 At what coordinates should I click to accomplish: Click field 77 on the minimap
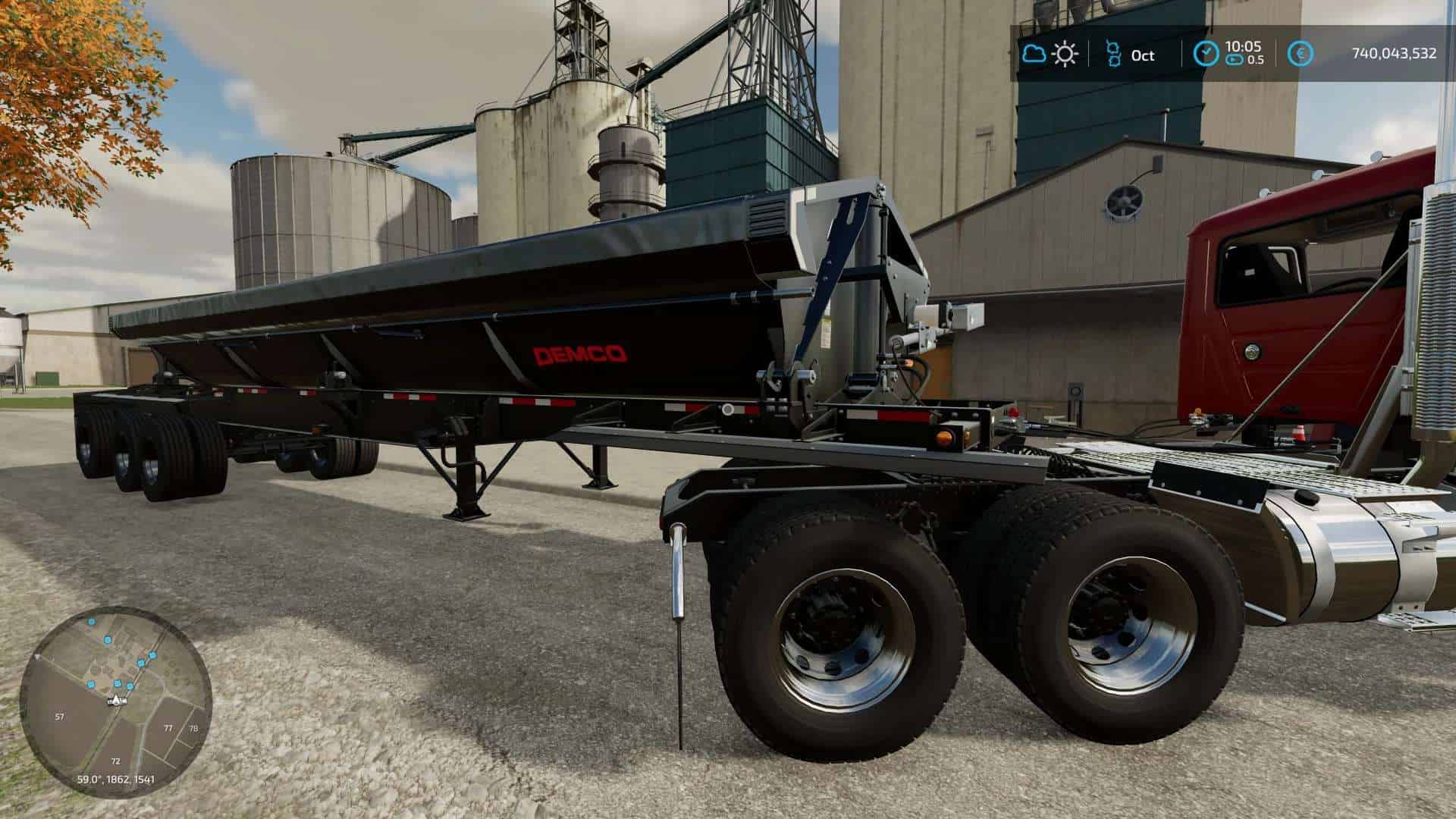(168, 728)
